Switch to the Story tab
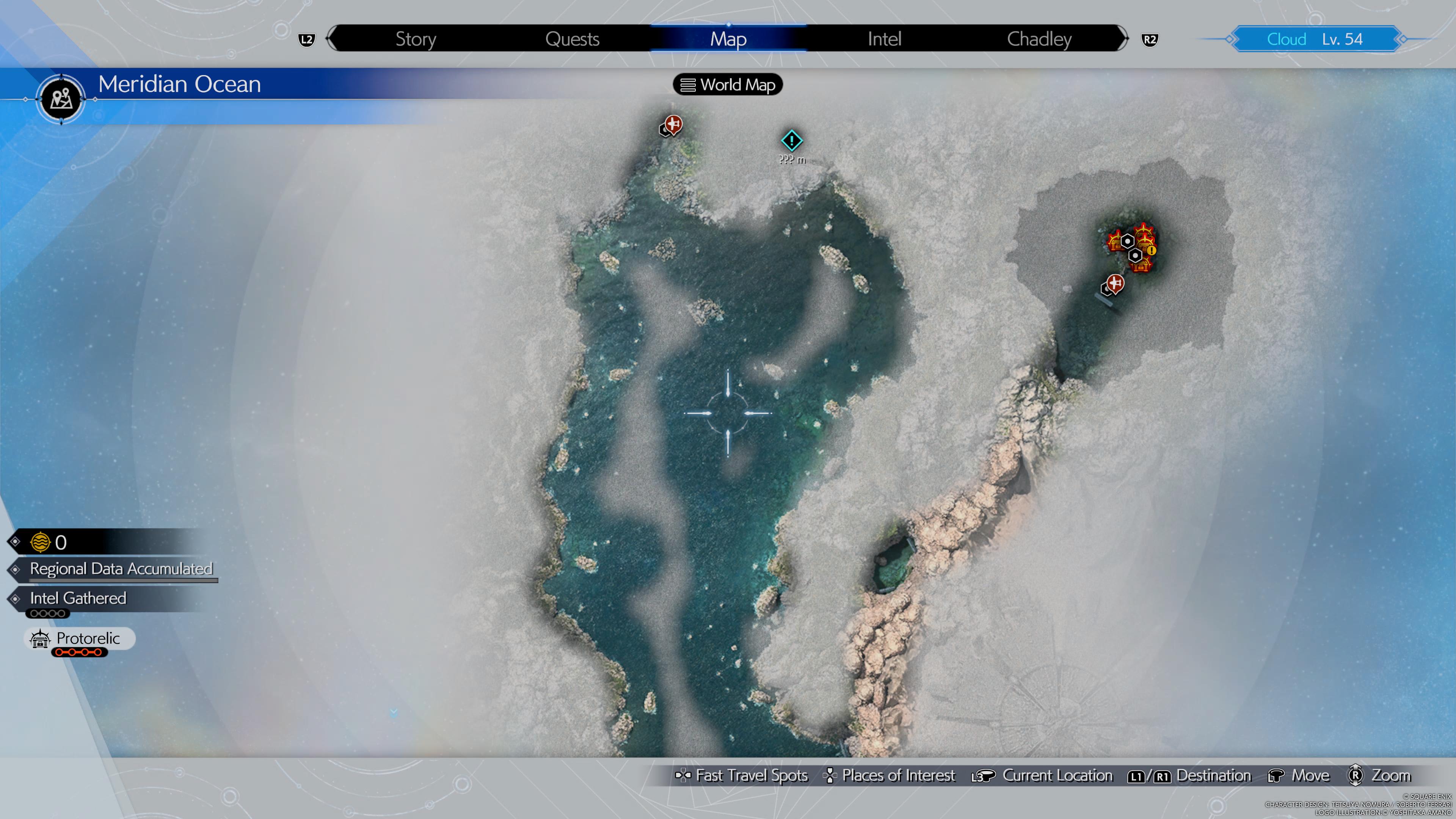The width and height of the screenshot is (1456, 819). (416, 39)
